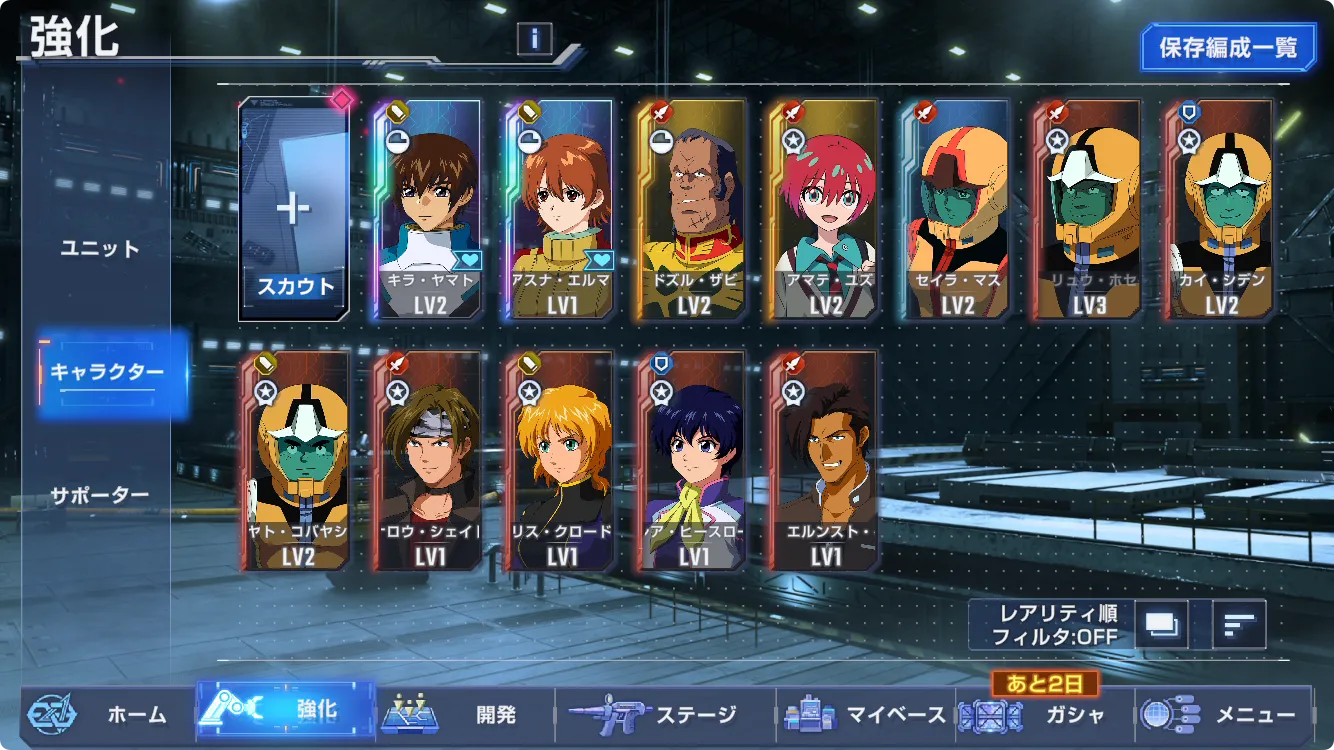This screenshot has height=750, width=1334.
Task: Choose カイ・シデン character card
Action: (1221, 210)
